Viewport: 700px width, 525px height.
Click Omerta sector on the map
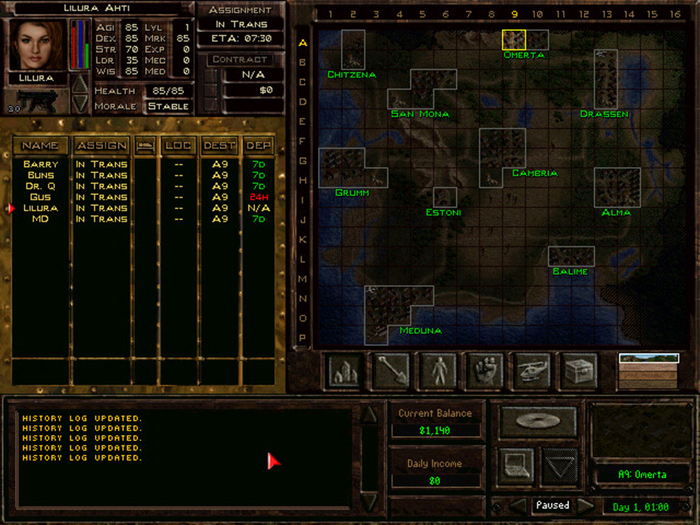click(x=513, y=40)
